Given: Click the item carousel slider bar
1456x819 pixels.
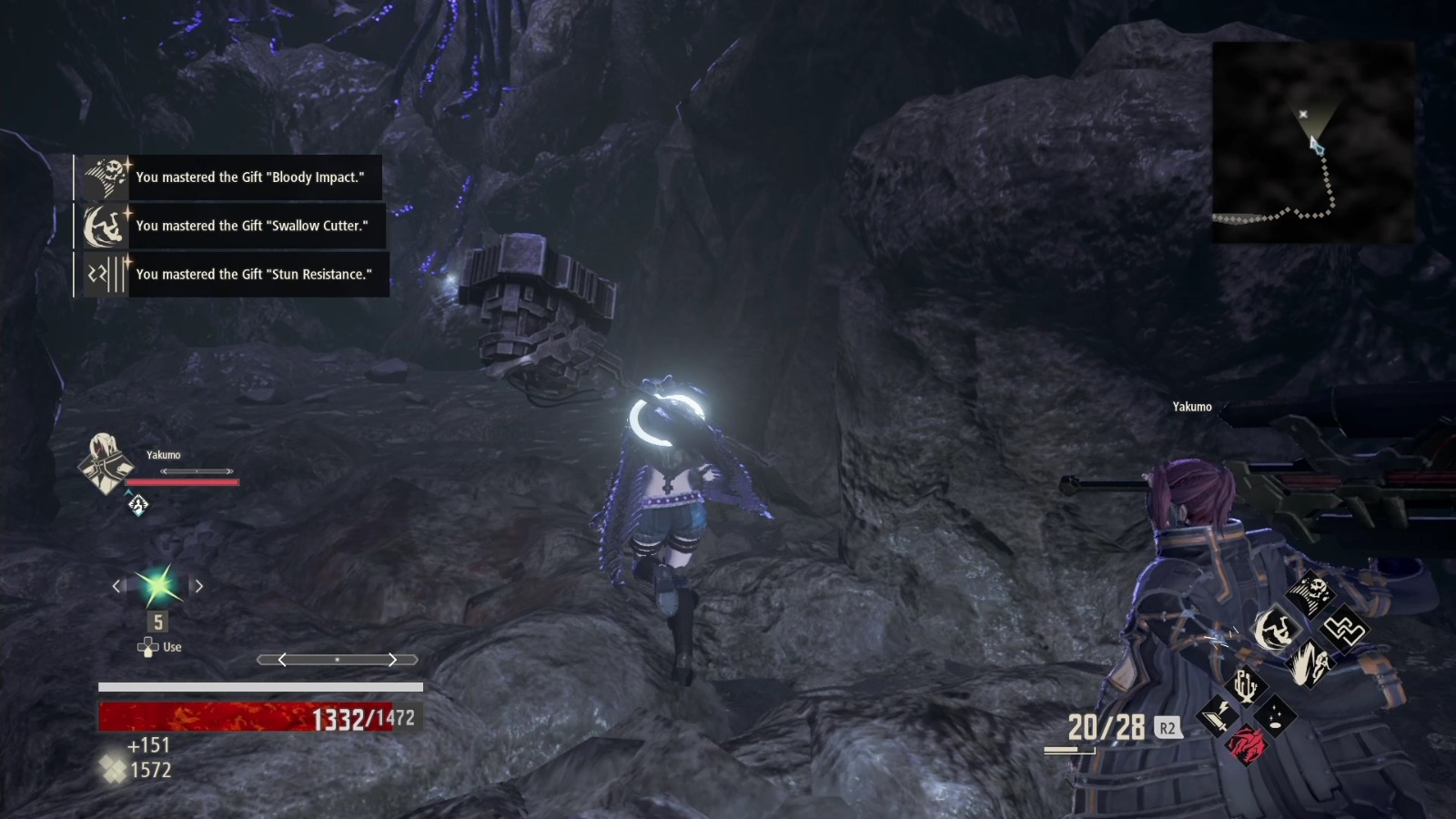Looking at the screenshot, I should point(339,658).
